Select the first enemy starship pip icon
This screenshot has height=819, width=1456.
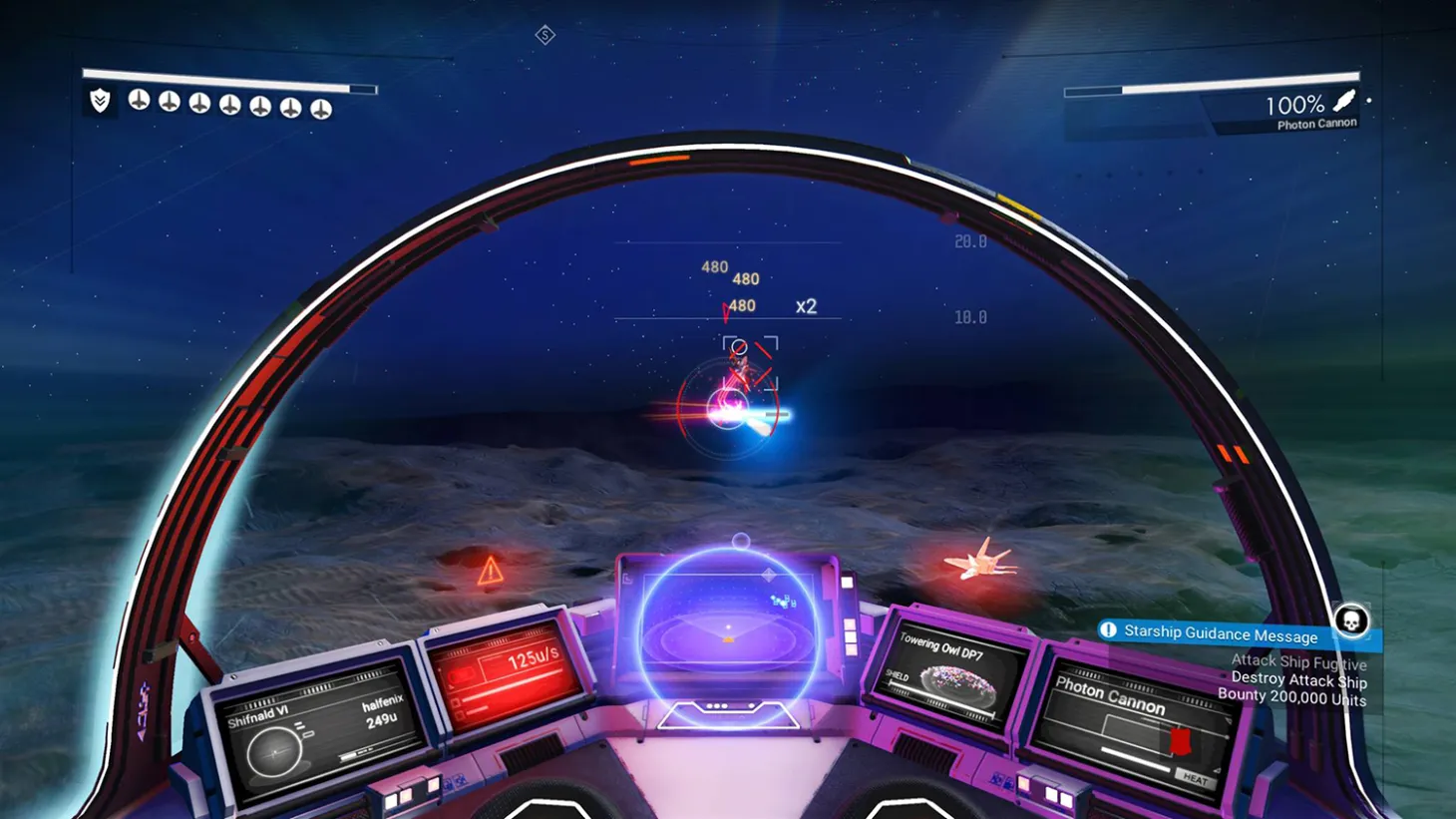point(138,100)
